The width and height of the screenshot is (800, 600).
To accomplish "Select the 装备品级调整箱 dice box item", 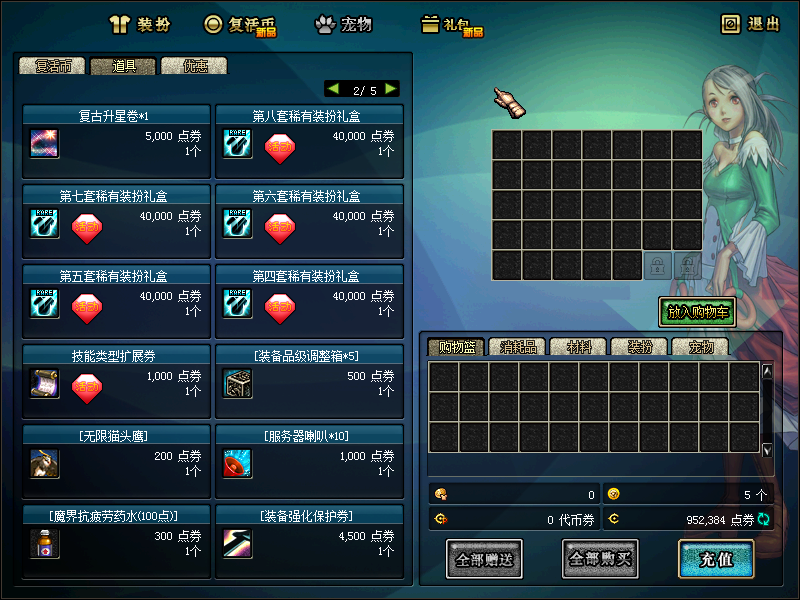I will [237, 384].
